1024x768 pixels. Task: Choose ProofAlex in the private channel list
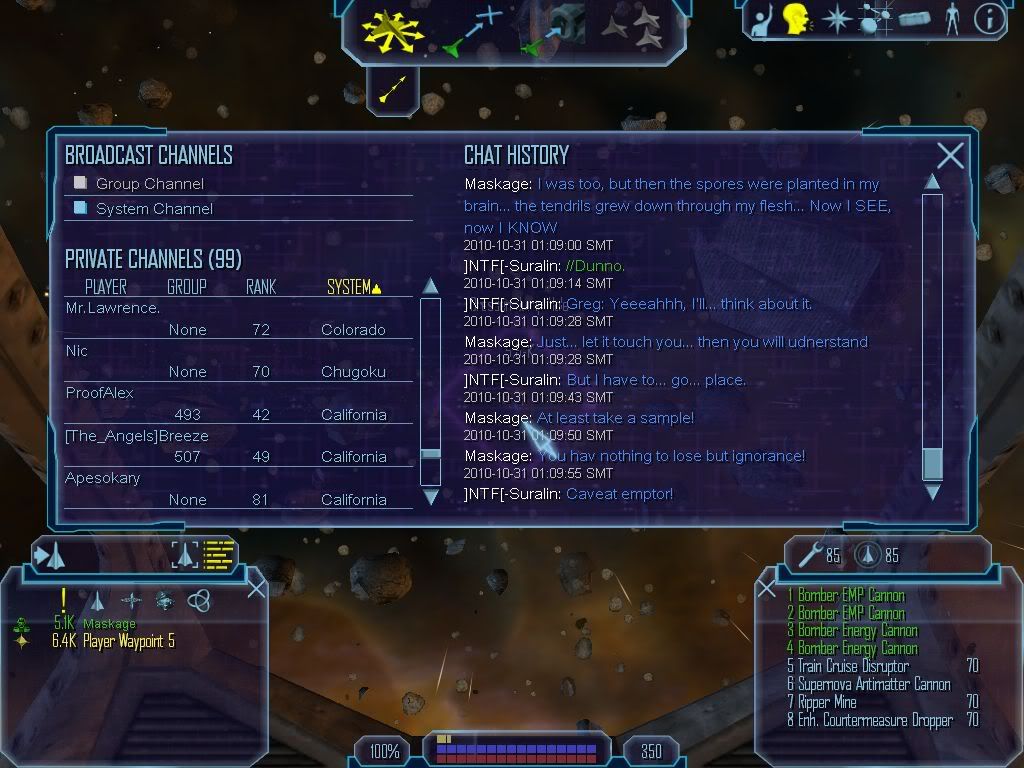(100, 393)
